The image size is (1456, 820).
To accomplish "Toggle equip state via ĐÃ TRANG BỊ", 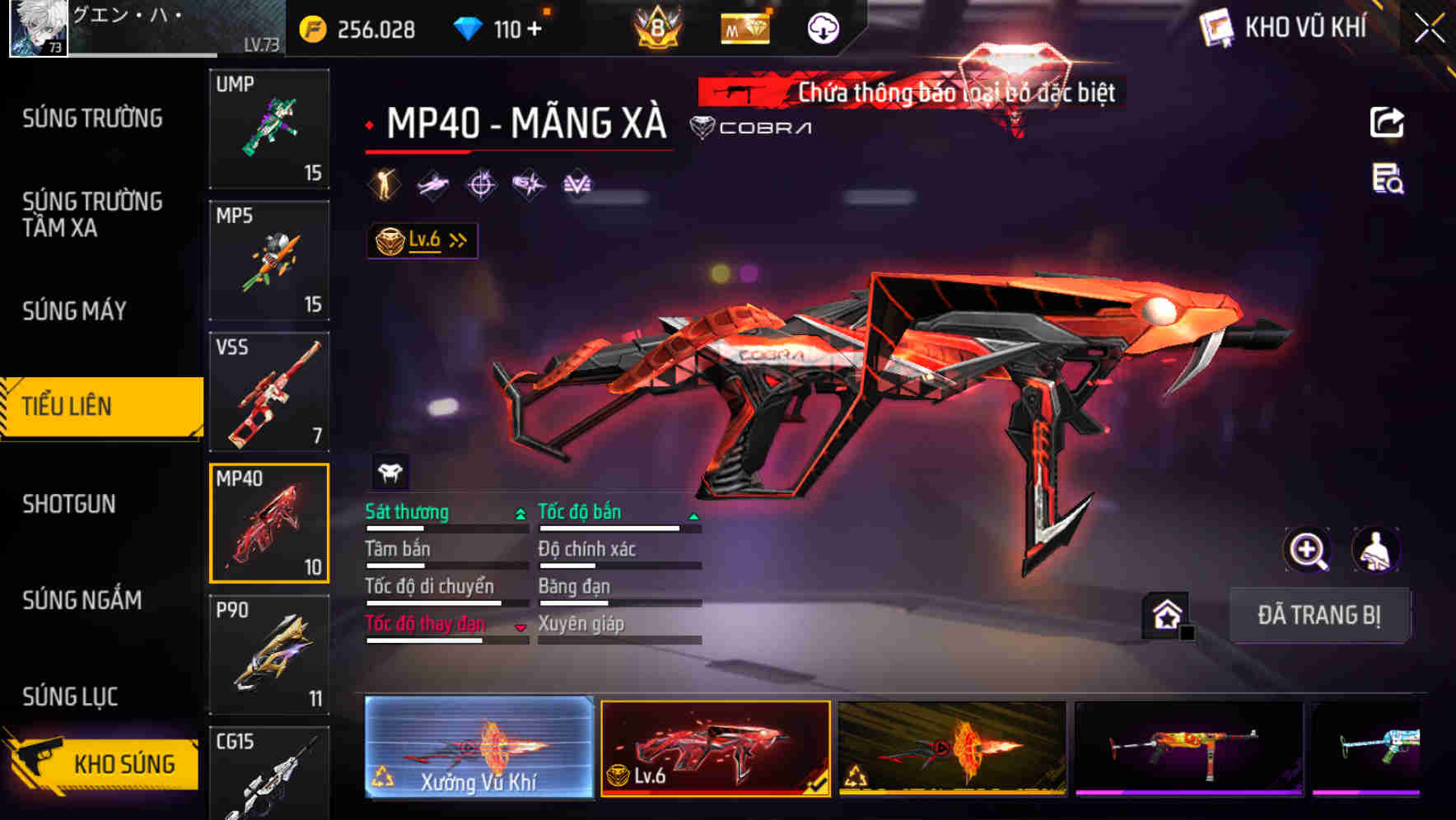I will click(1320, 616).
